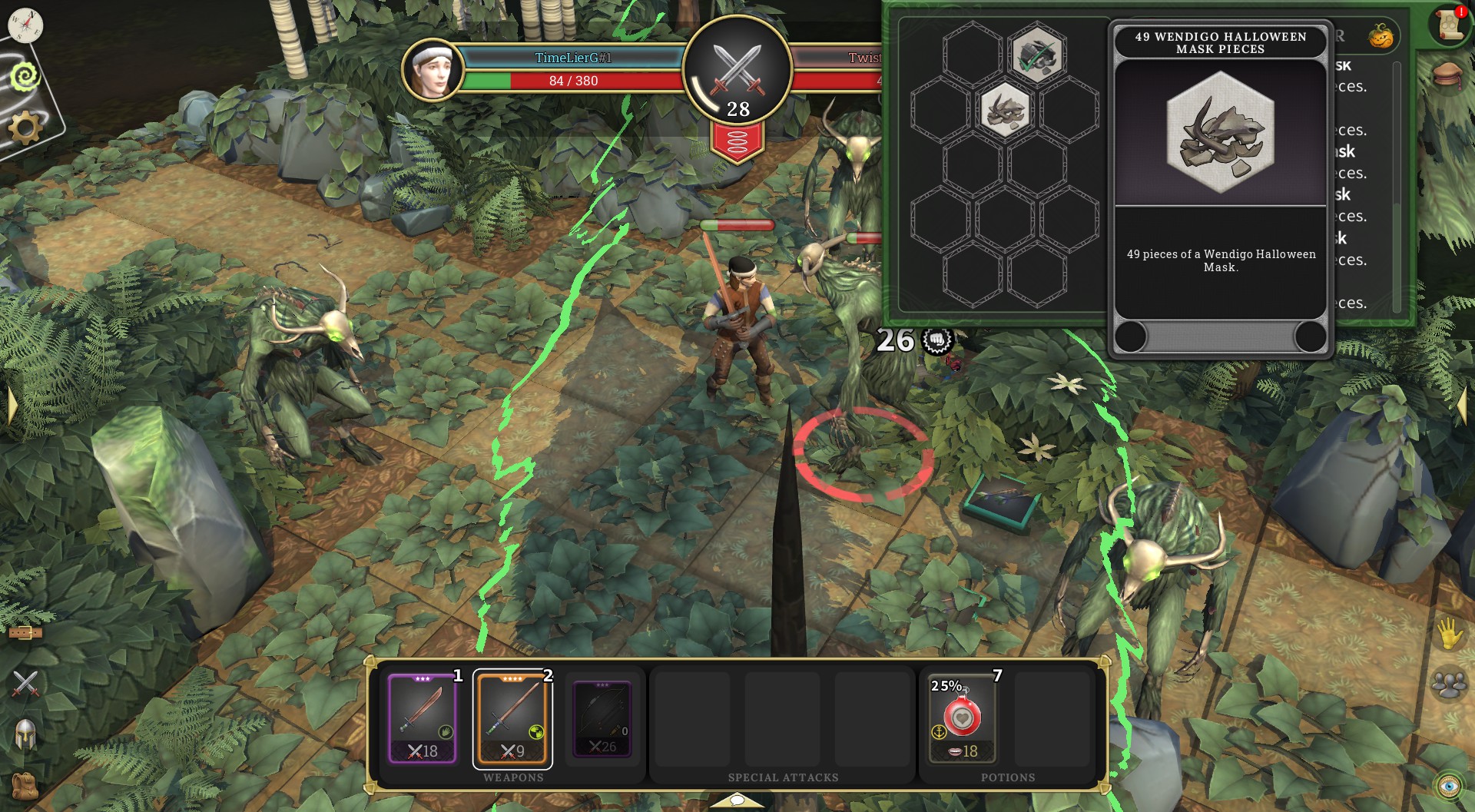The width and height of the screenshot is (1475, 812).
Task: Select the Wendigo mask pieces hex slot
Action: click(x=1005, y=110)
